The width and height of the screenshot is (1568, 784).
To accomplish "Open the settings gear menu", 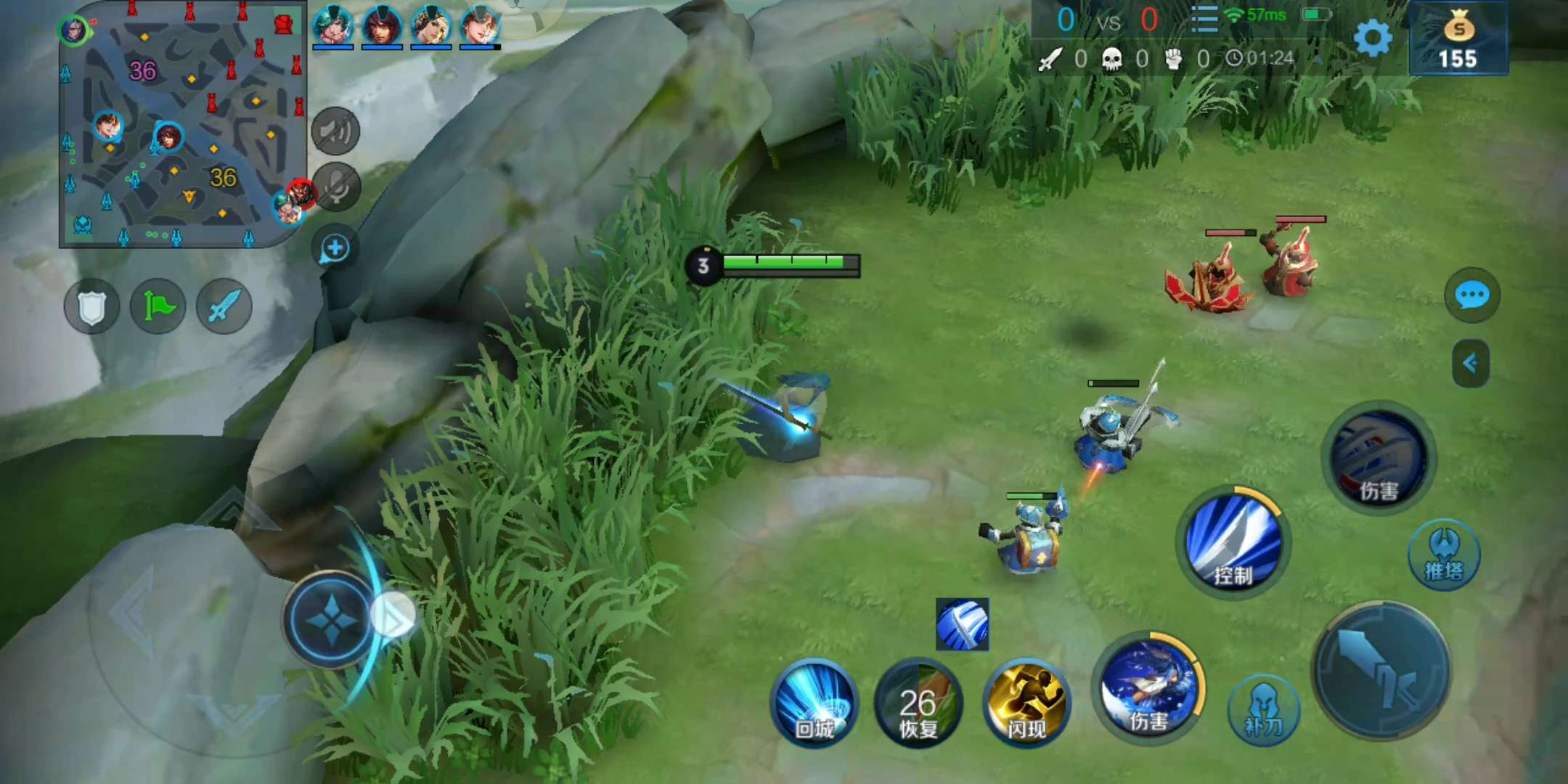I will [x=1373, y=38].
